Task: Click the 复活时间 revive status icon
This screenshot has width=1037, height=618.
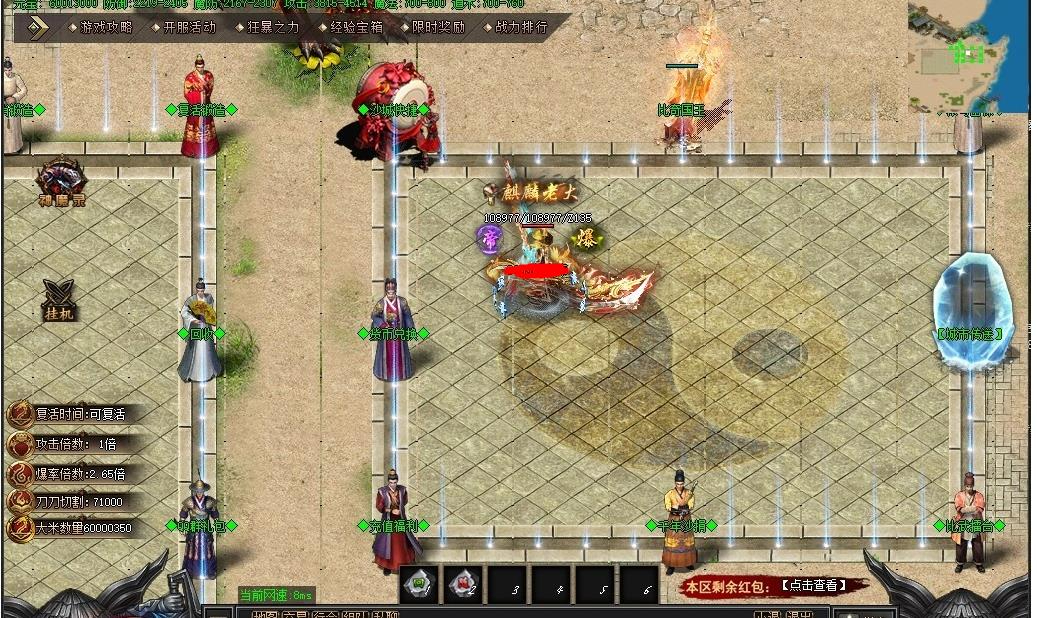Action: click(x=19, y=414)
